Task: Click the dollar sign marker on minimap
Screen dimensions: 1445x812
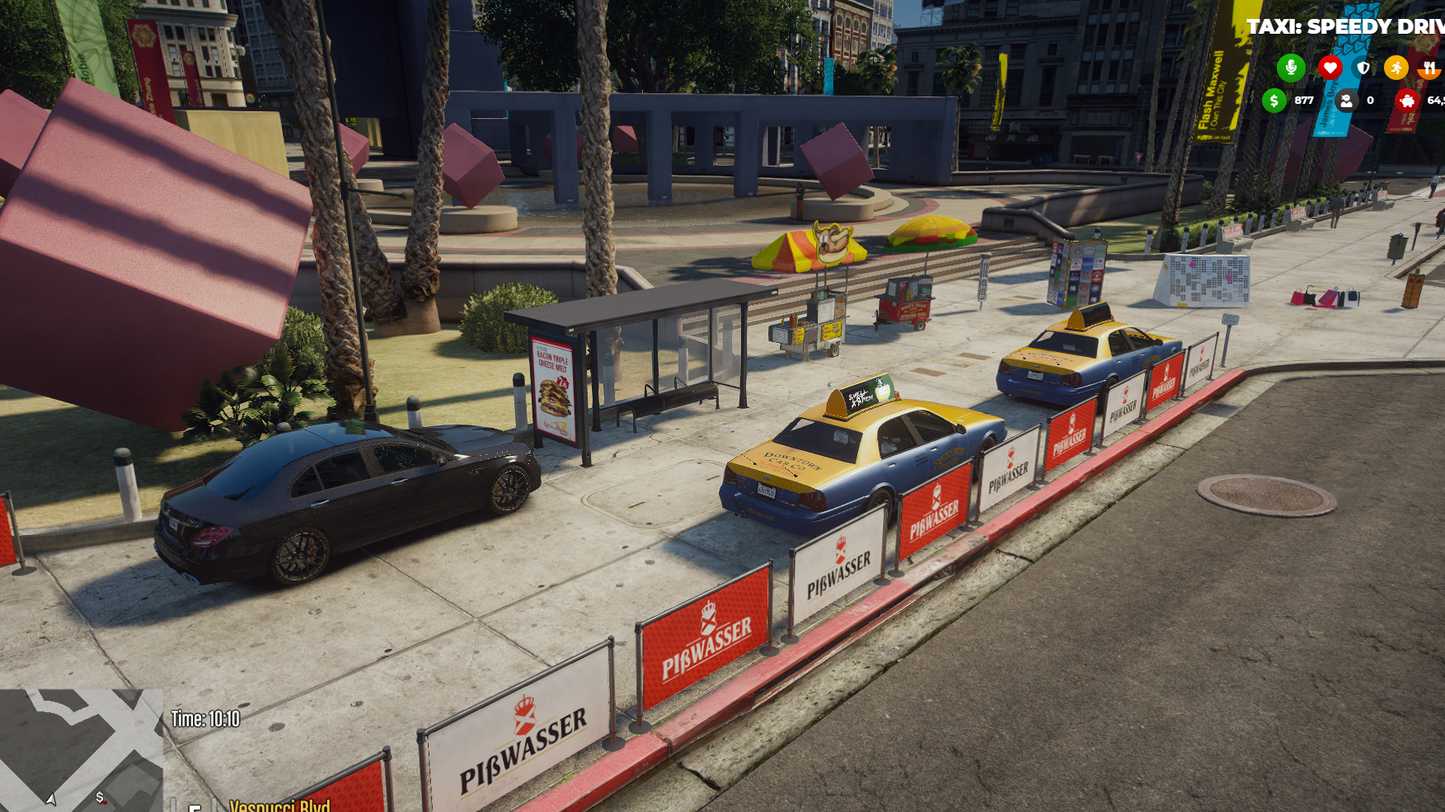Action: [x=100, y=798]
